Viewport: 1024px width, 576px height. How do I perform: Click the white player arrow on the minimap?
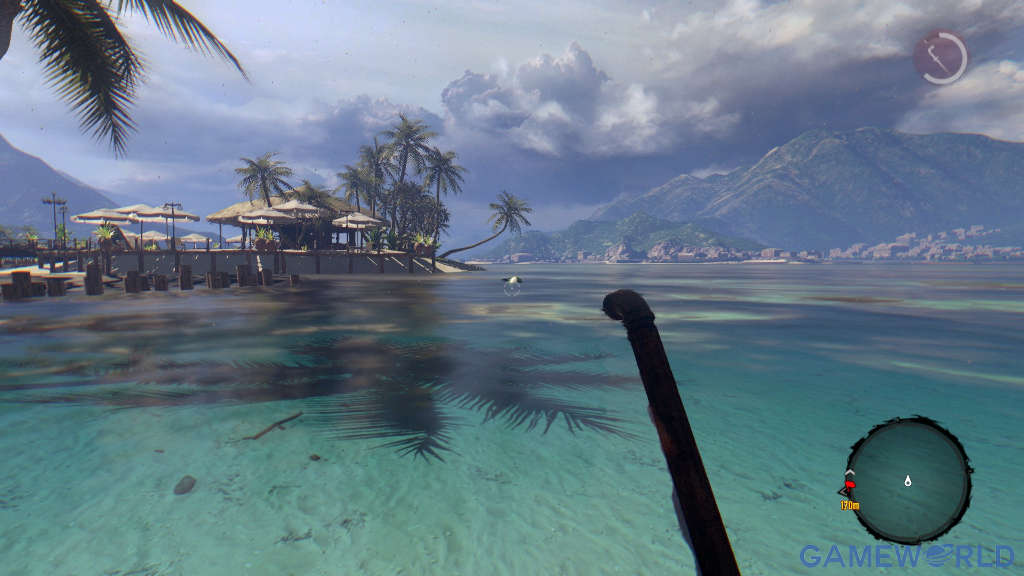(x=908, y=481)
